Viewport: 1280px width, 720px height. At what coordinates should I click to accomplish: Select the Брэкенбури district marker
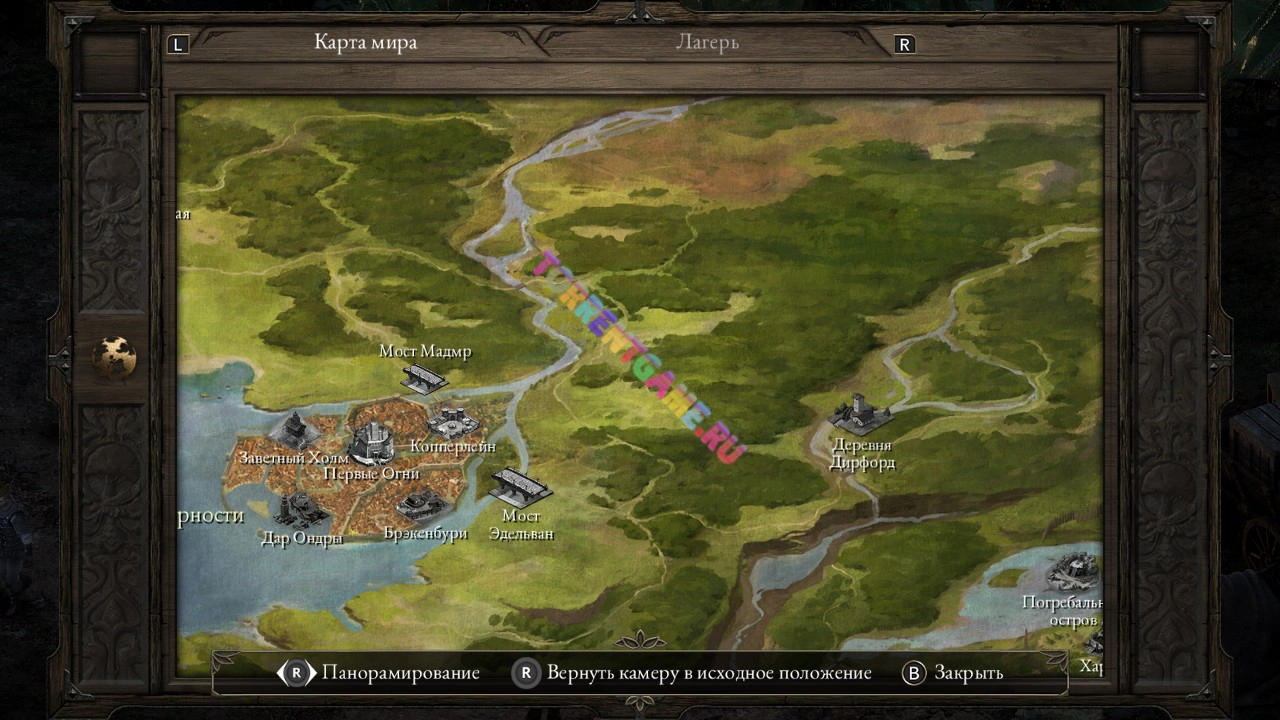pyautogui.click(x=421, y=503)
